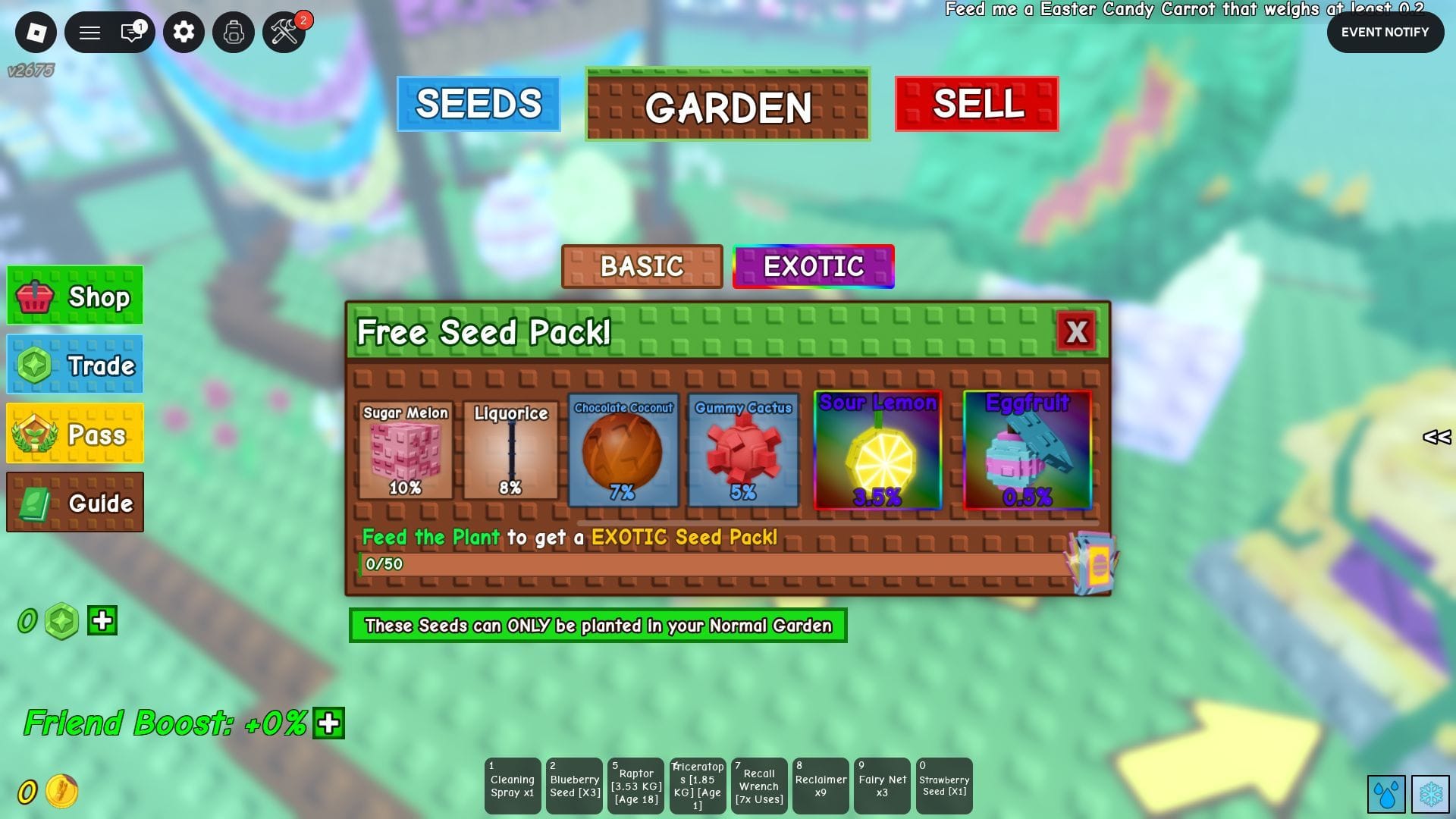The width and height of the screenshot is (1456, 819).
Task: Choose the Fairy Net hotbar slot
Action: pyautogui.click(x=882, y=786)
